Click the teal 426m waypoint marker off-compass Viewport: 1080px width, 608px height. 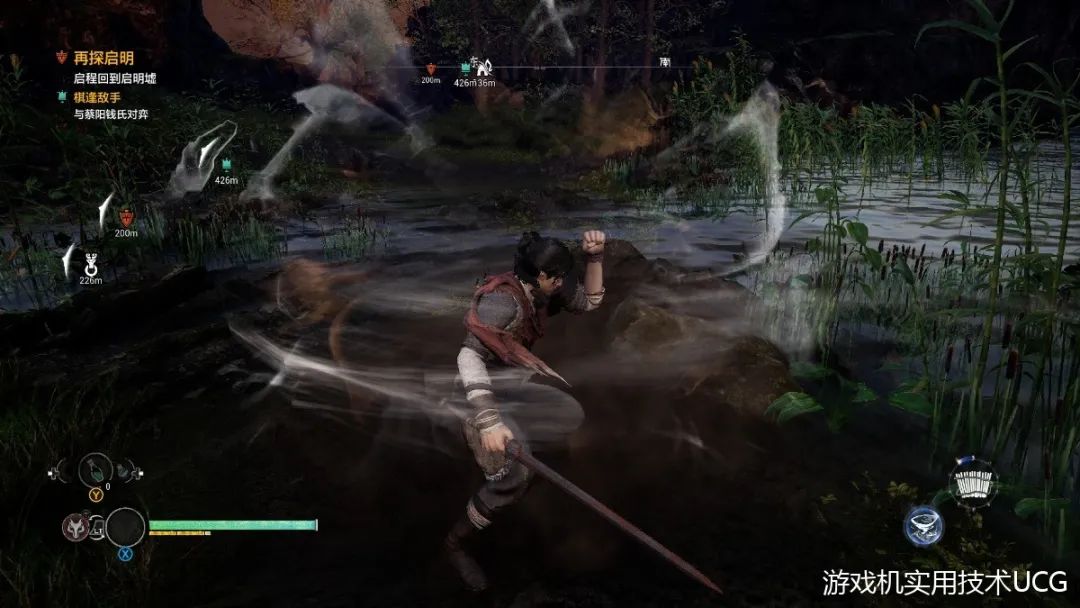coord(226,165)
